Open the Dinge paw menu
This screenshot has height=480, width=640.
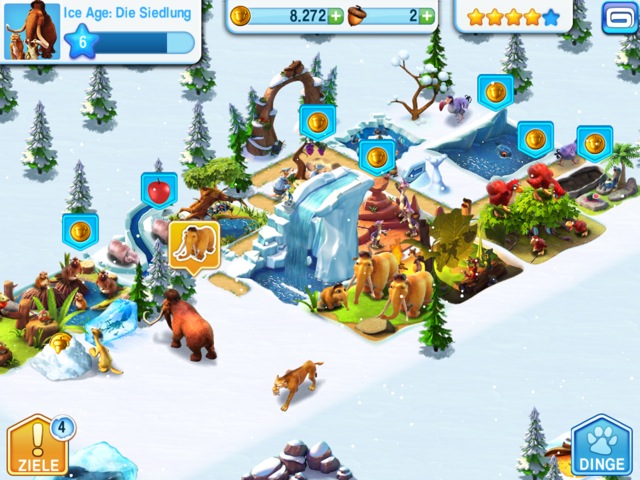602,446
